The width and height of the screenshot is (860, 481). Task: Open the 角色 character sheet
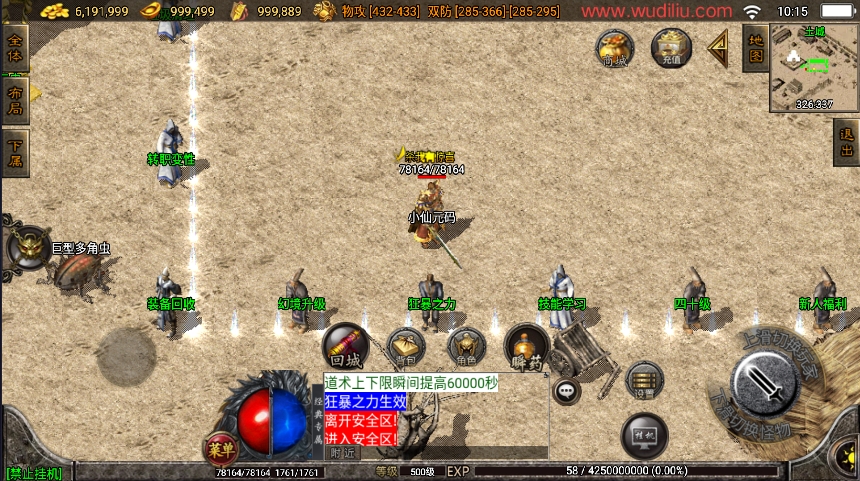point(466,346)
